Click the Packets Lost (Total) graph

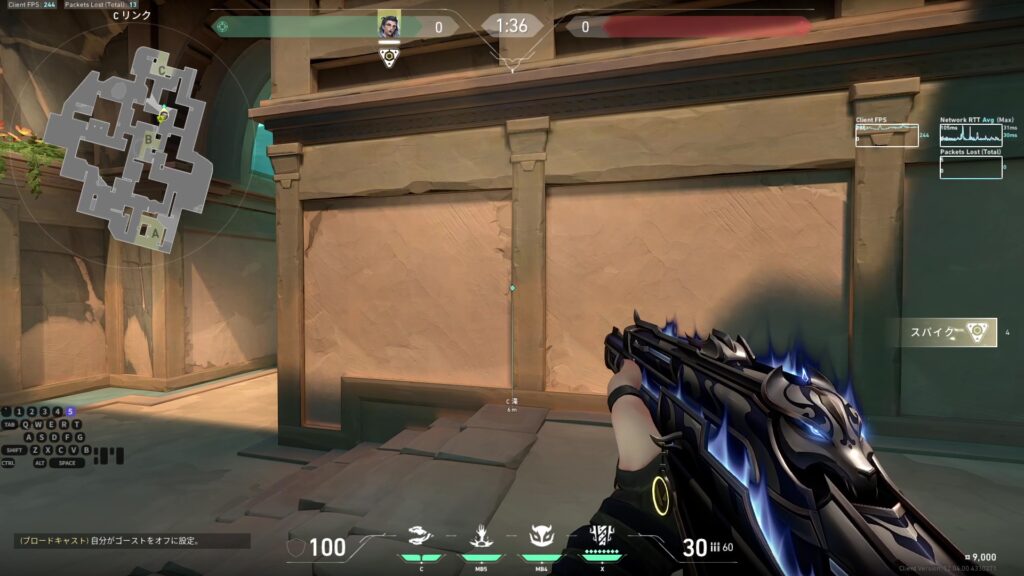pos(970,167)
